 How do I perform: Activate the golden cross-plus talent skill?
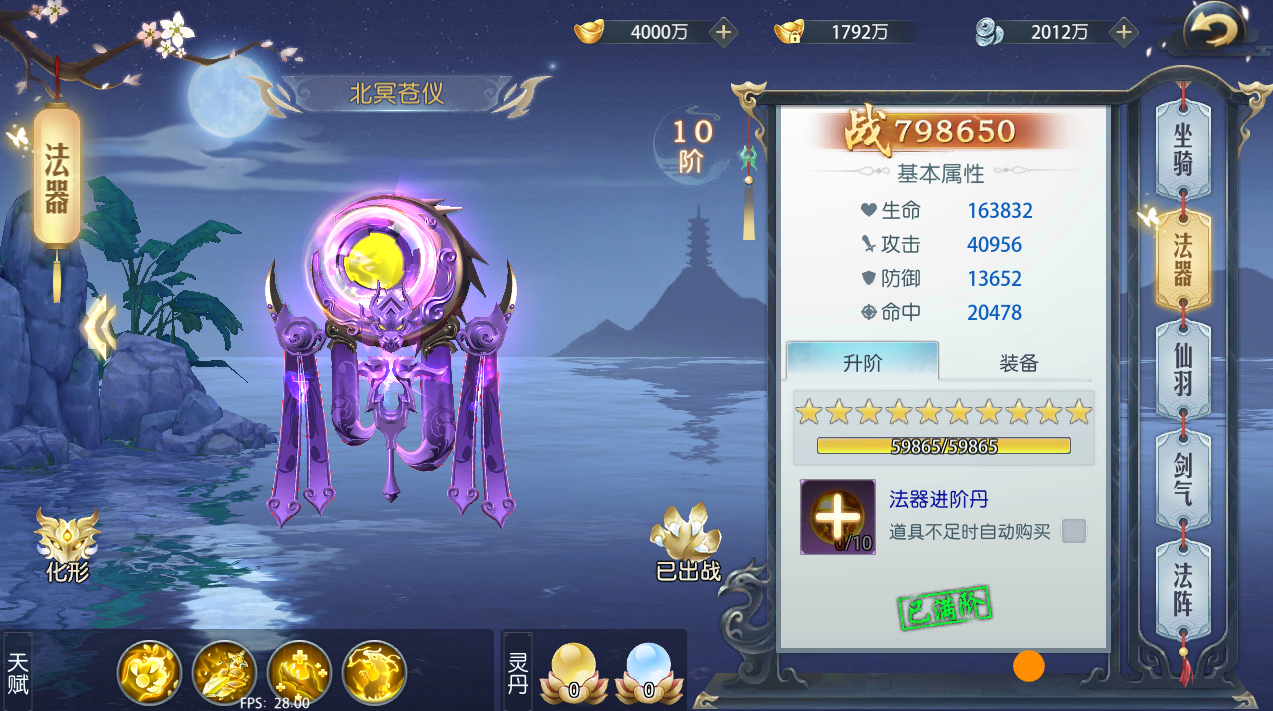[x=299, y=672]
